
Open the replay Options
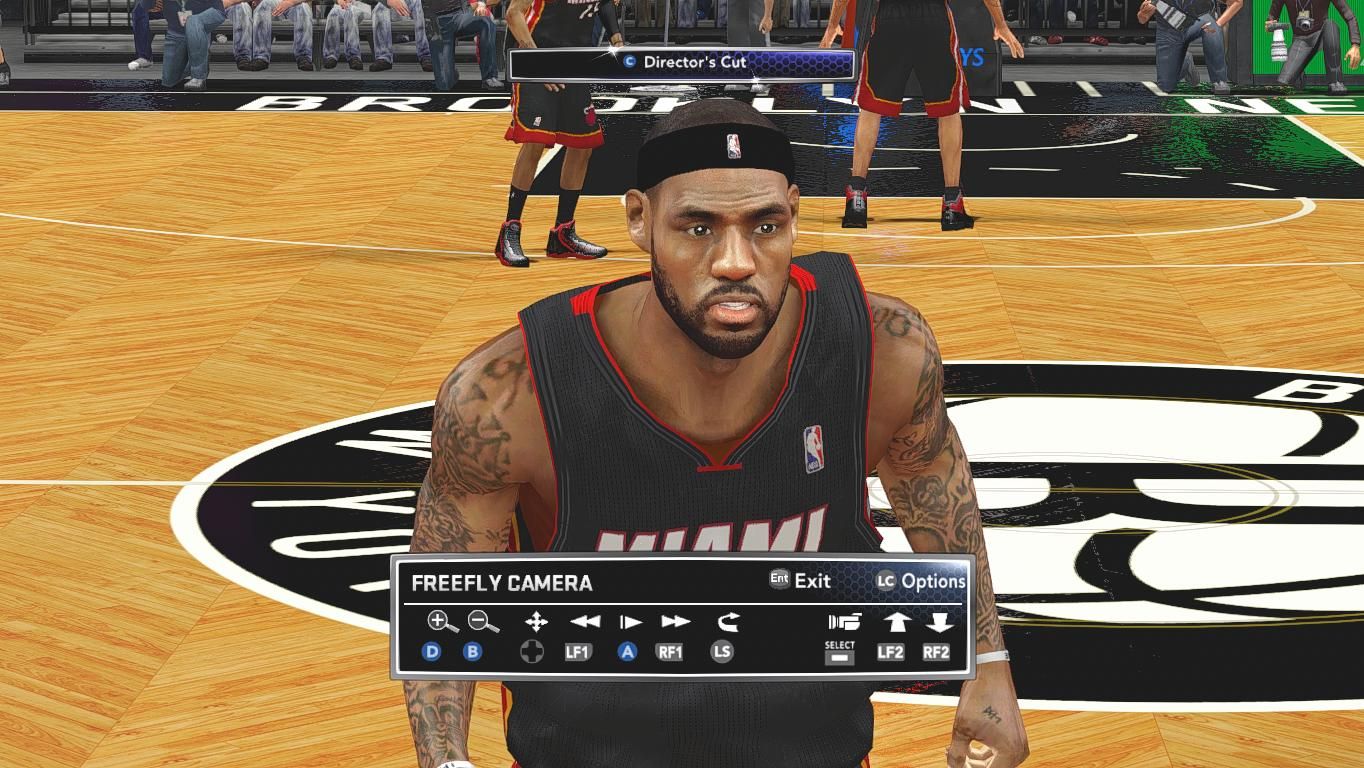click(x=921, y=581)
